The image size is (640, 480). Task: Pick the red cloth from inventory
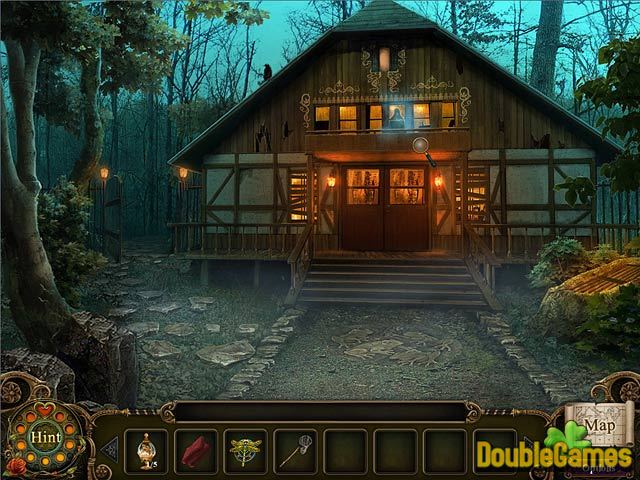pos(196,450)
